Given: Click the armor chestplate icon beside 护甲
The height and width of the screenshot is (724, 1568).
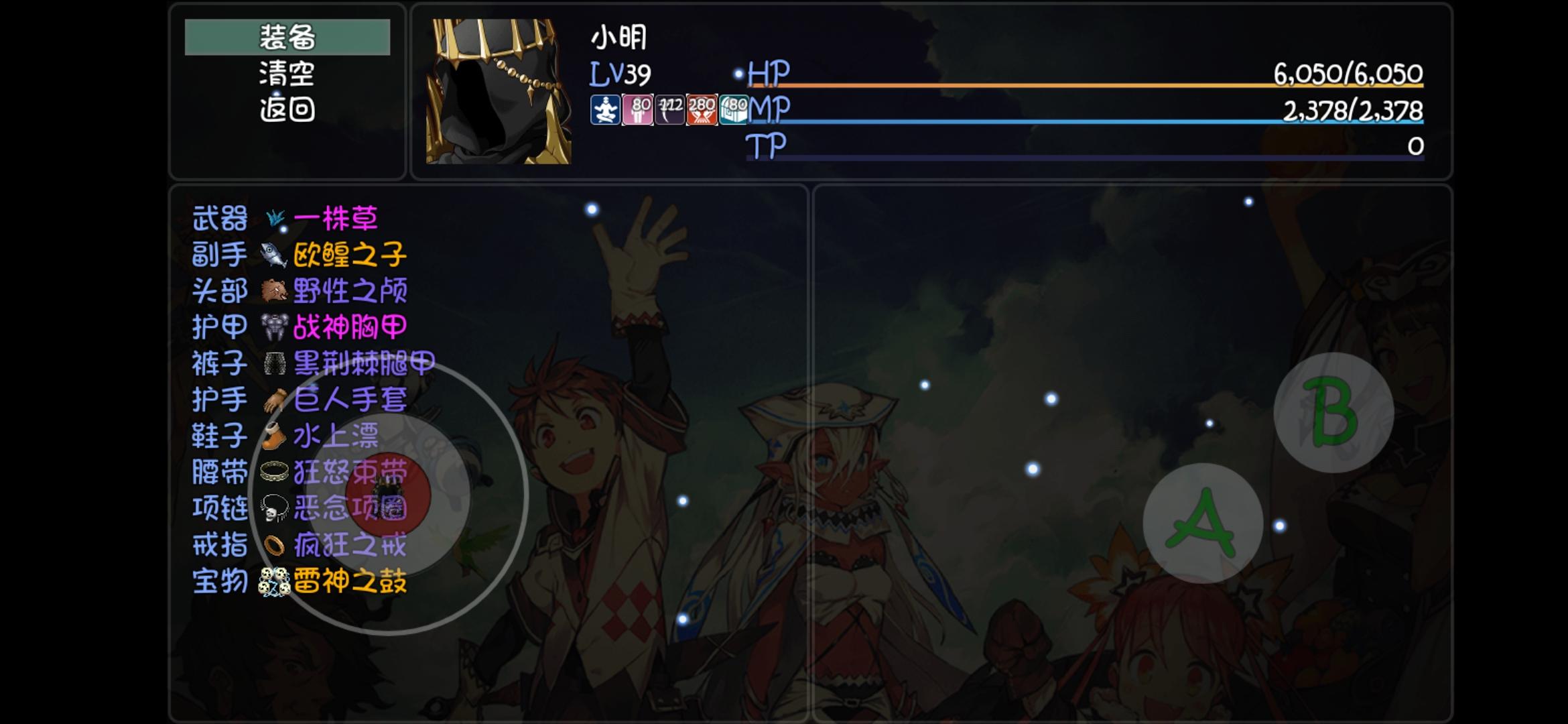Looking at the screenshot, I should pyautogui.click(x=275, y=328).
